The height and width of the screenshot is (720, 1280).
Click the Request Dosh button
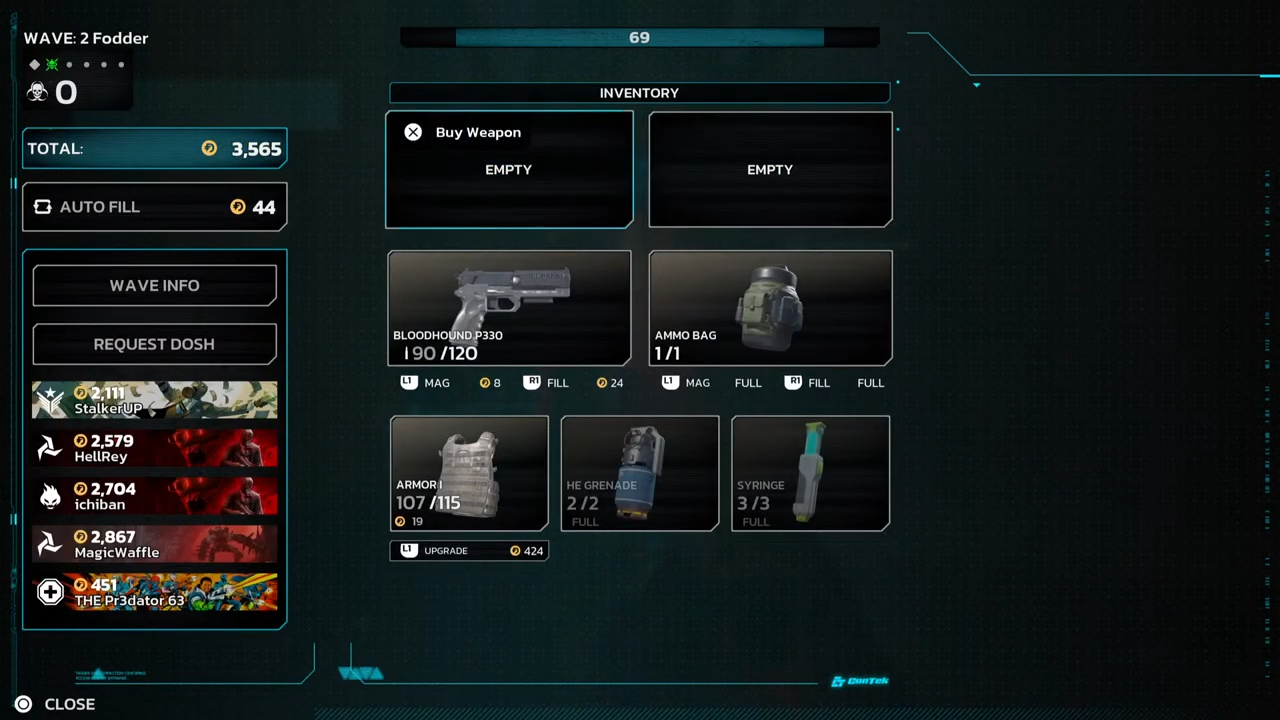pos(155,344)
